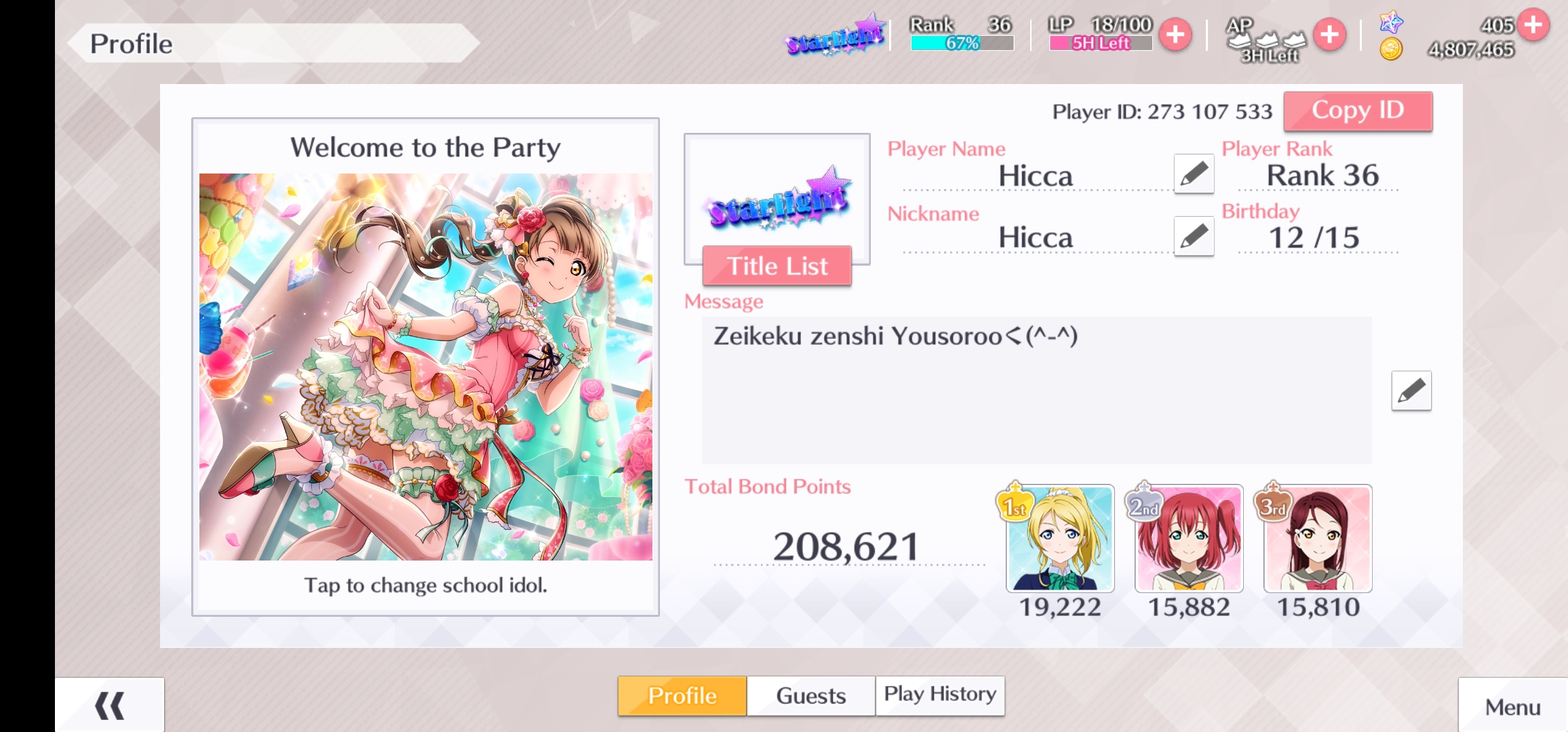Buy more star gems with plus button

click(x=1533, y=25)
